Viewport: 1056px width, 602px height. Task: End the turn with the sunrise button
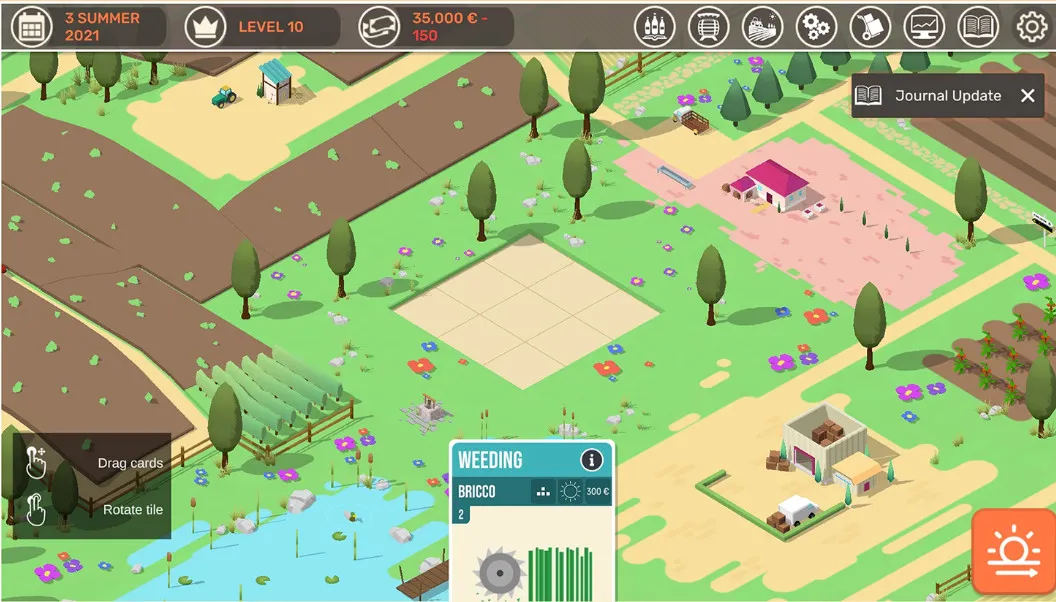(1013, 552)
